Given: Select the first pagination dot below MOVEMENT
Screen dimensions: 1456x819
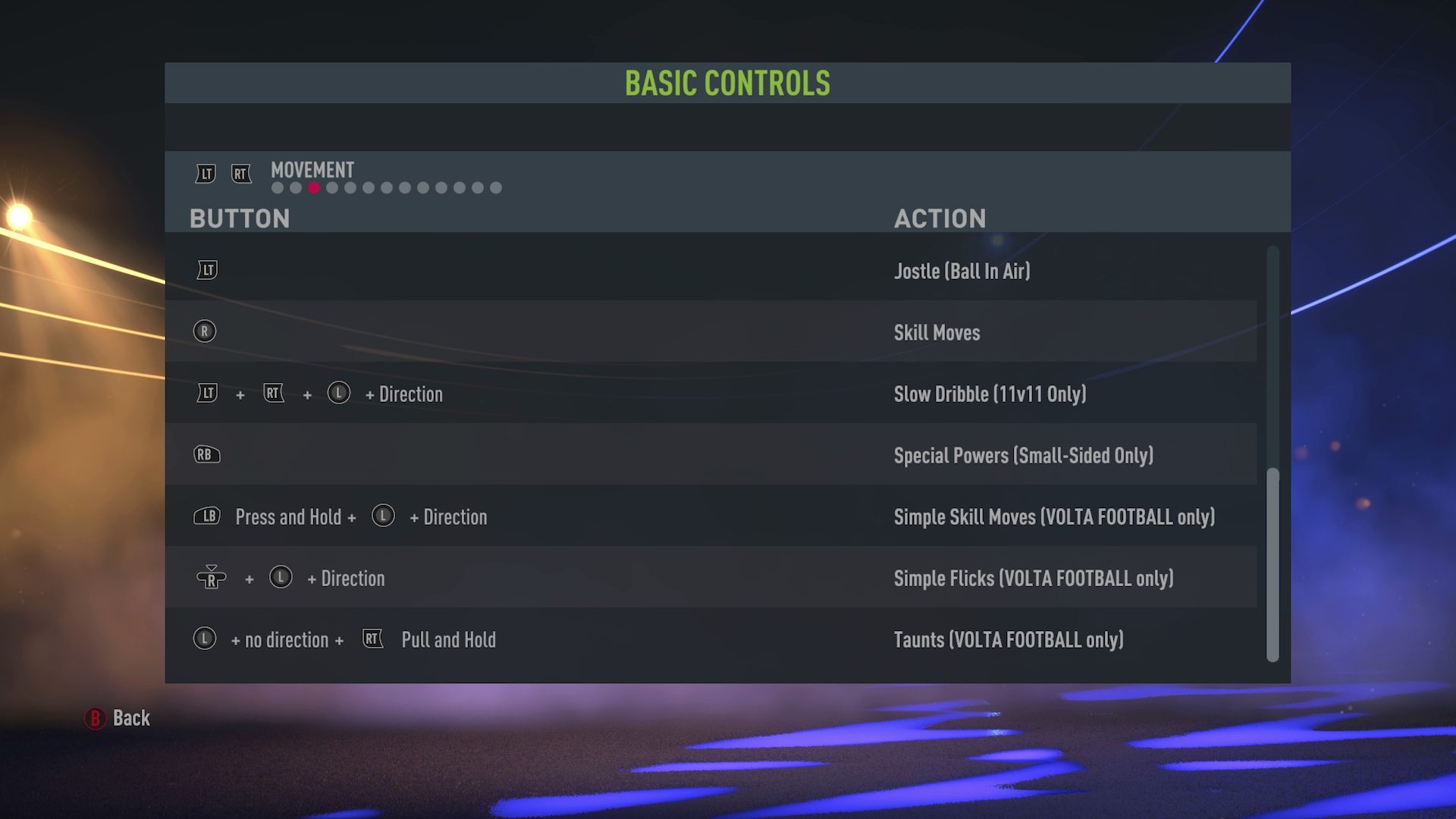Looking at the screenshot, I should click(x=276, y=187).
